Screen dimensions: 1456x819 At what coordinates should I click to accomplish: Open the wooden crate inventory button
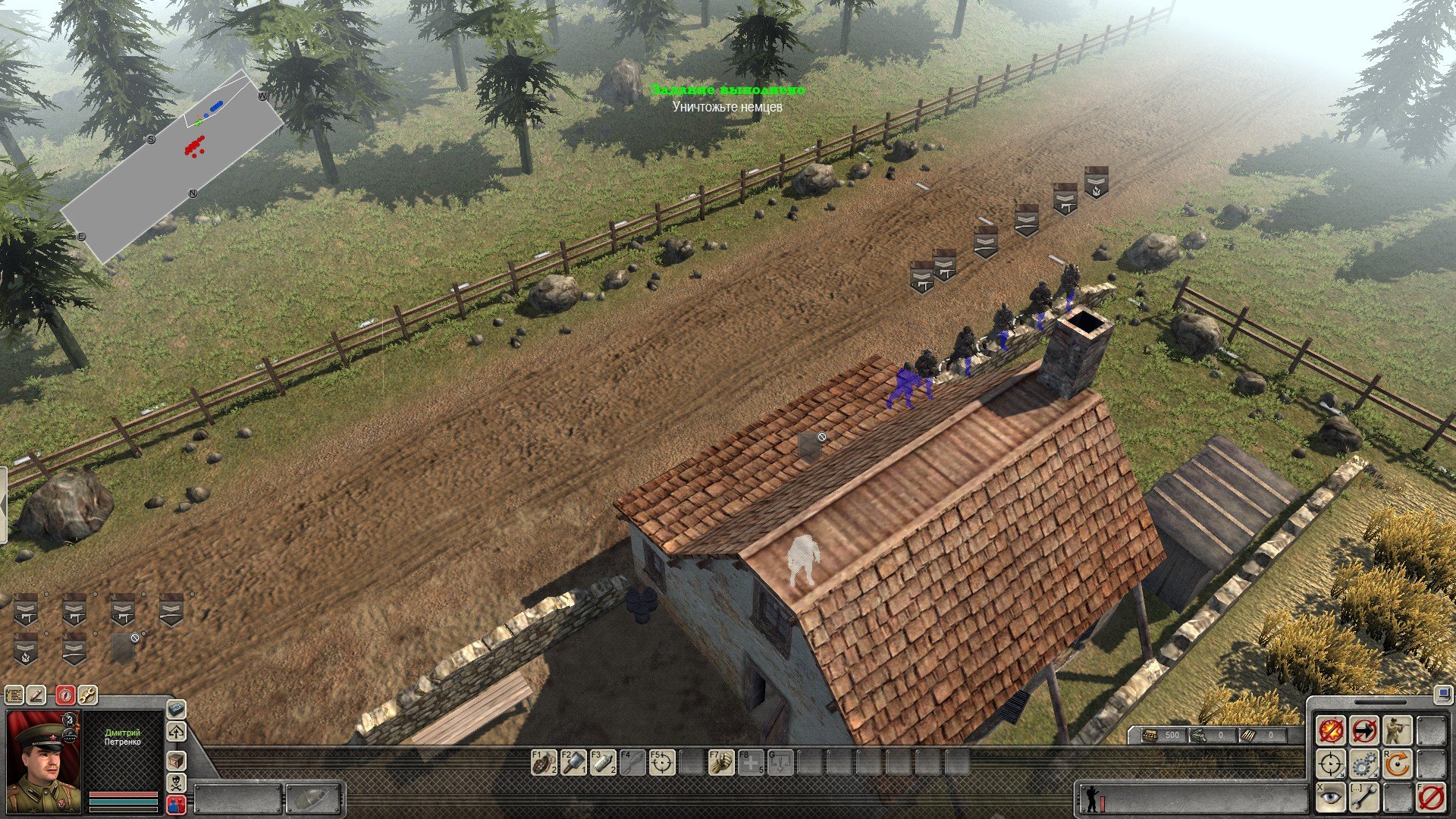176,760
